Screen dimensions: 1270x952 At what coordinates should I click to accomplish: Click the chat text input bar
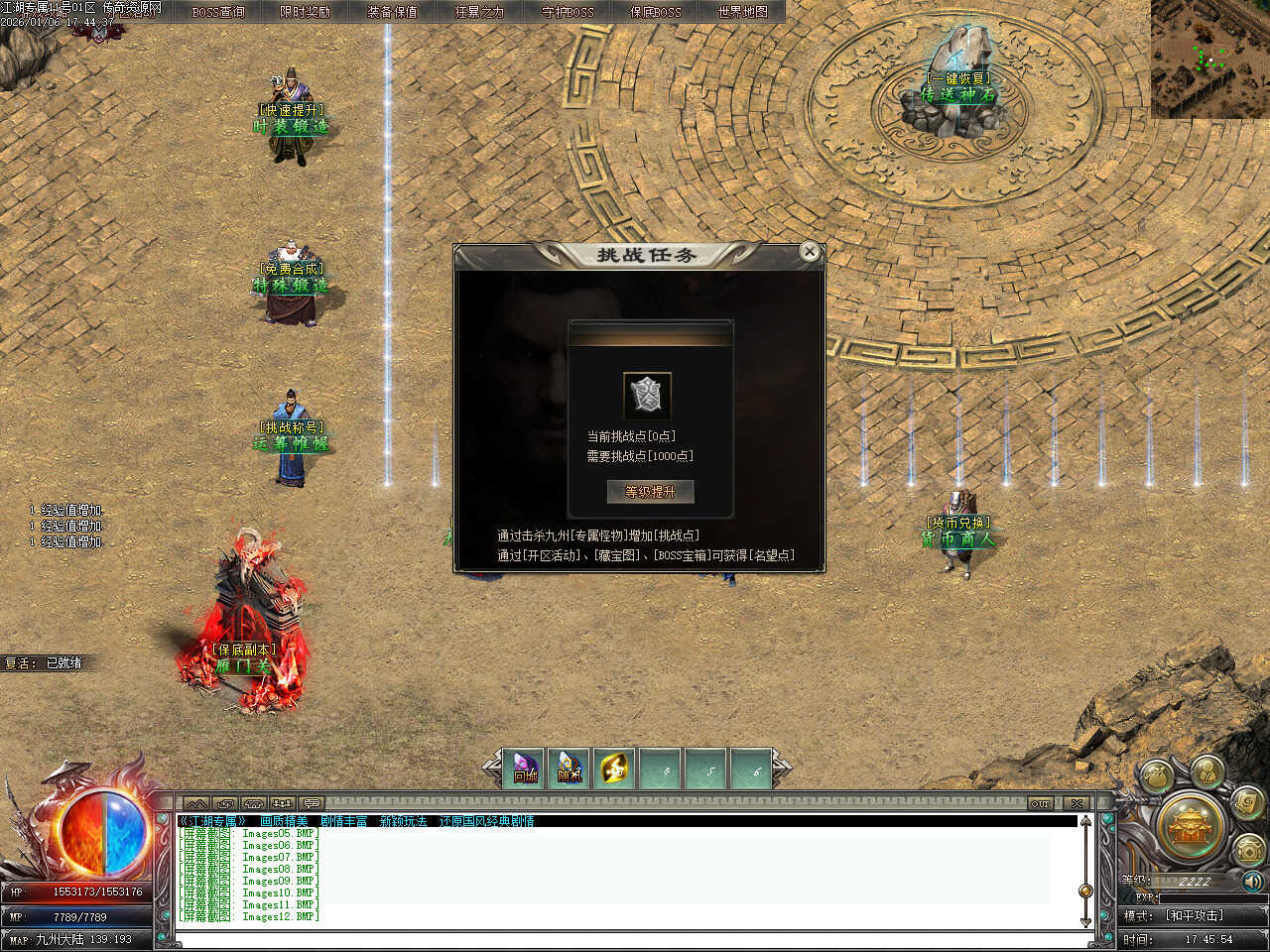click(x=625, y=937)
